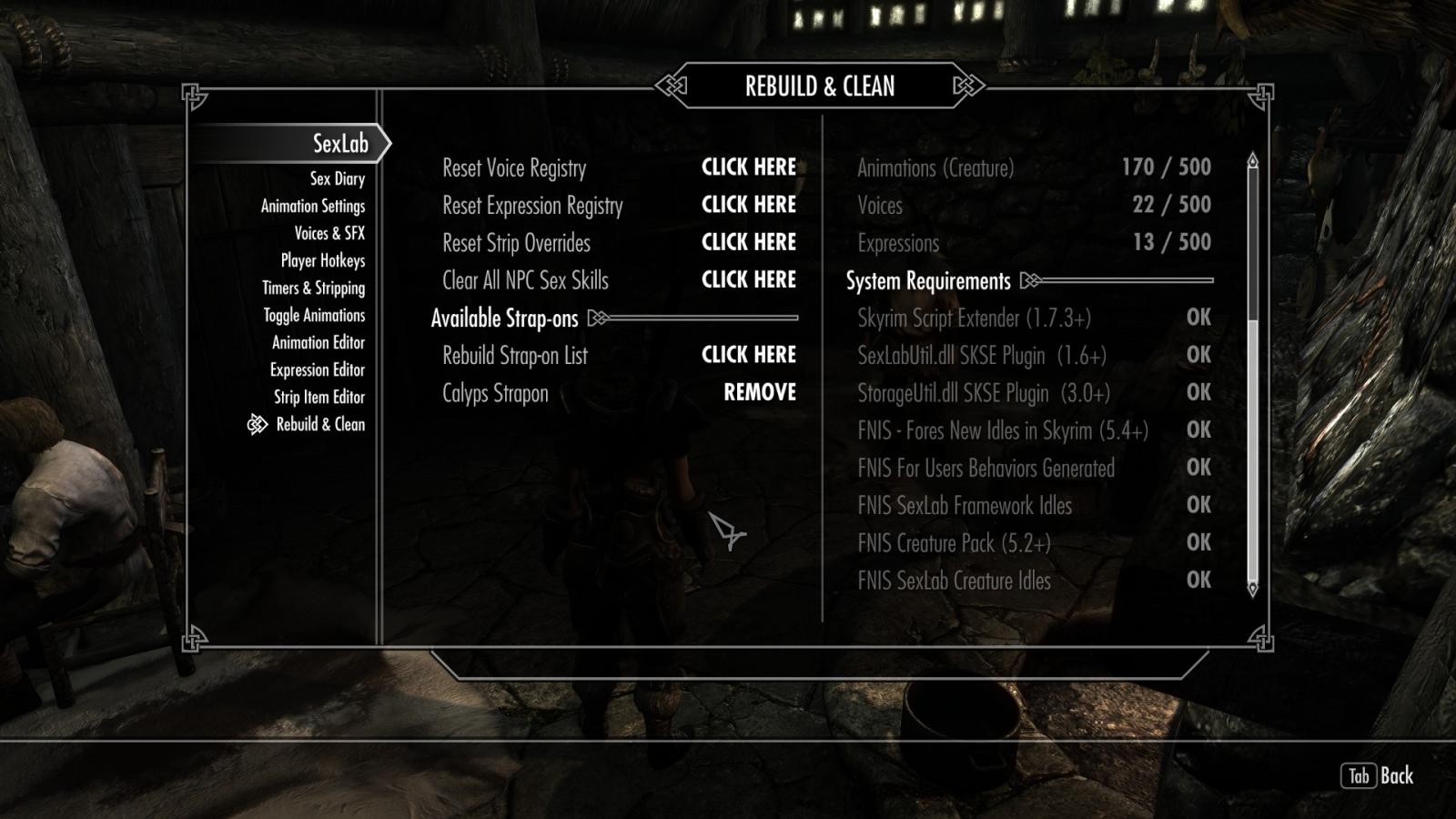The height and width of the screenshot is (819, 1456).
Task: Choose the Animation Editor page
Action: pyautogui.click(x=318, y=343)
